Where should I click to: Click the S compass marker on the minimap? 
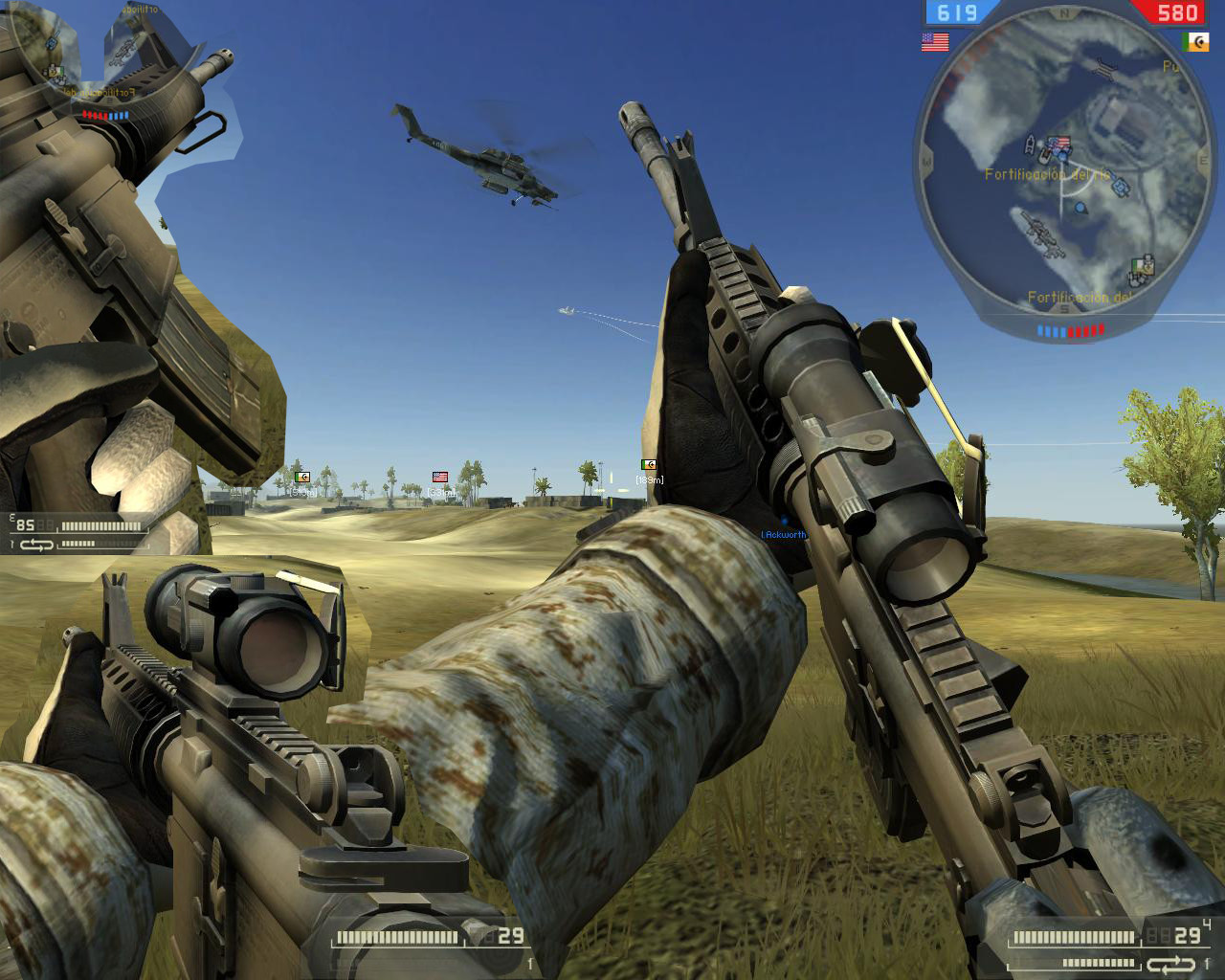pos(1063,308)
